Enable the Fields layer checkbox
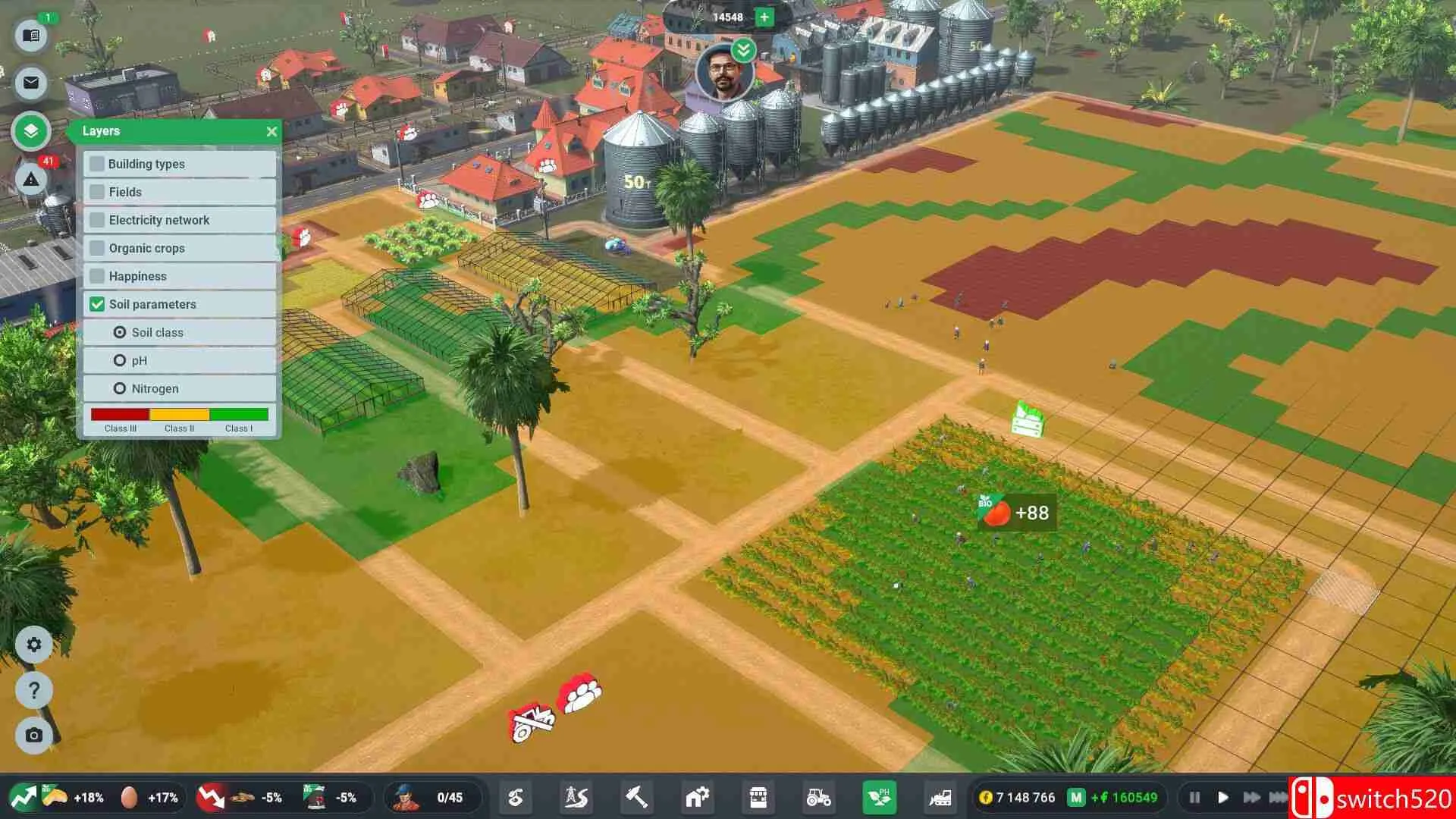Viewport: 1456px width, 819px height. [x=96, y=192]
